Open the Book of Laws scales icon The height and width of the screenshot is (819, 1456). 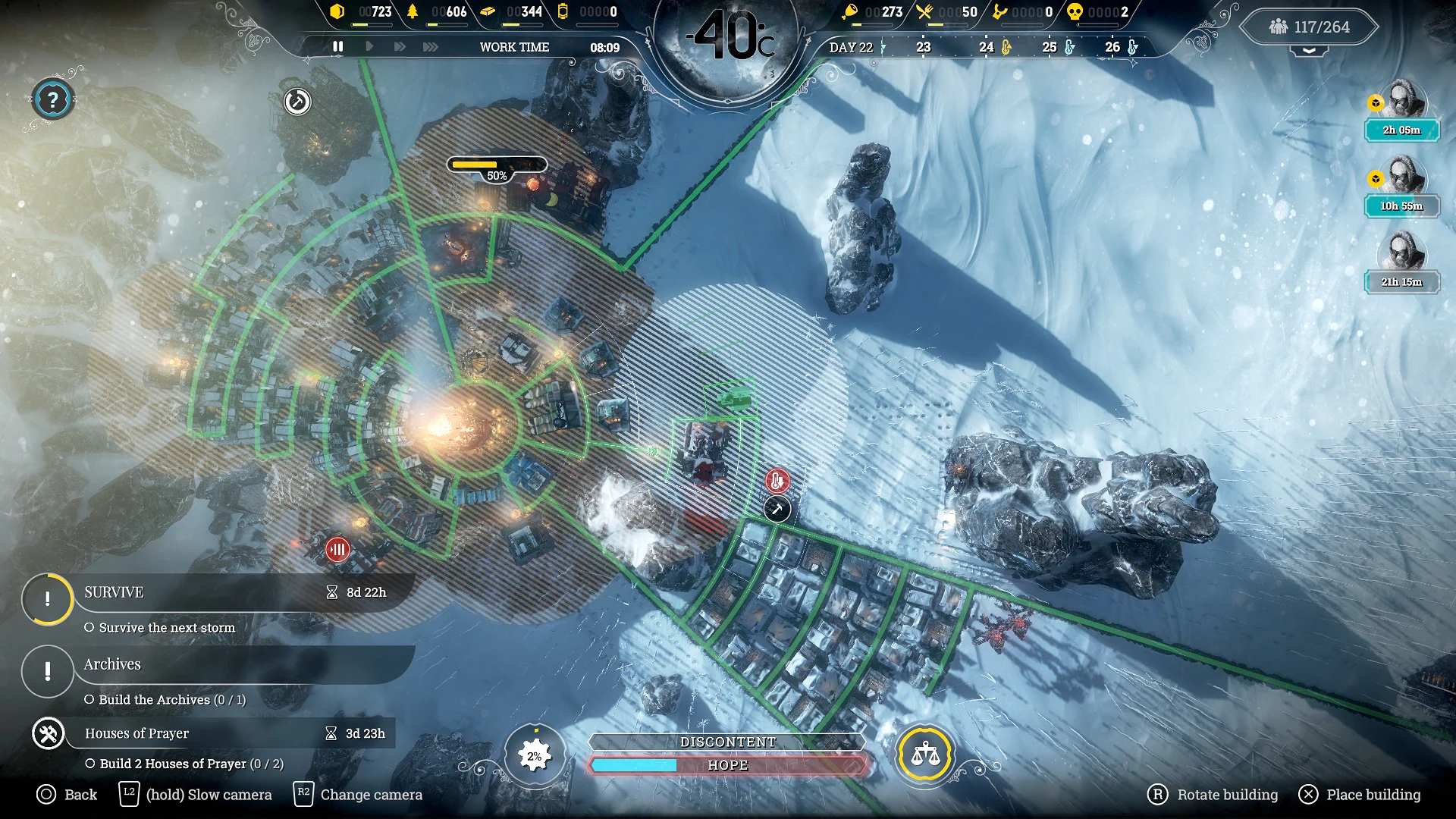(924, 755)
